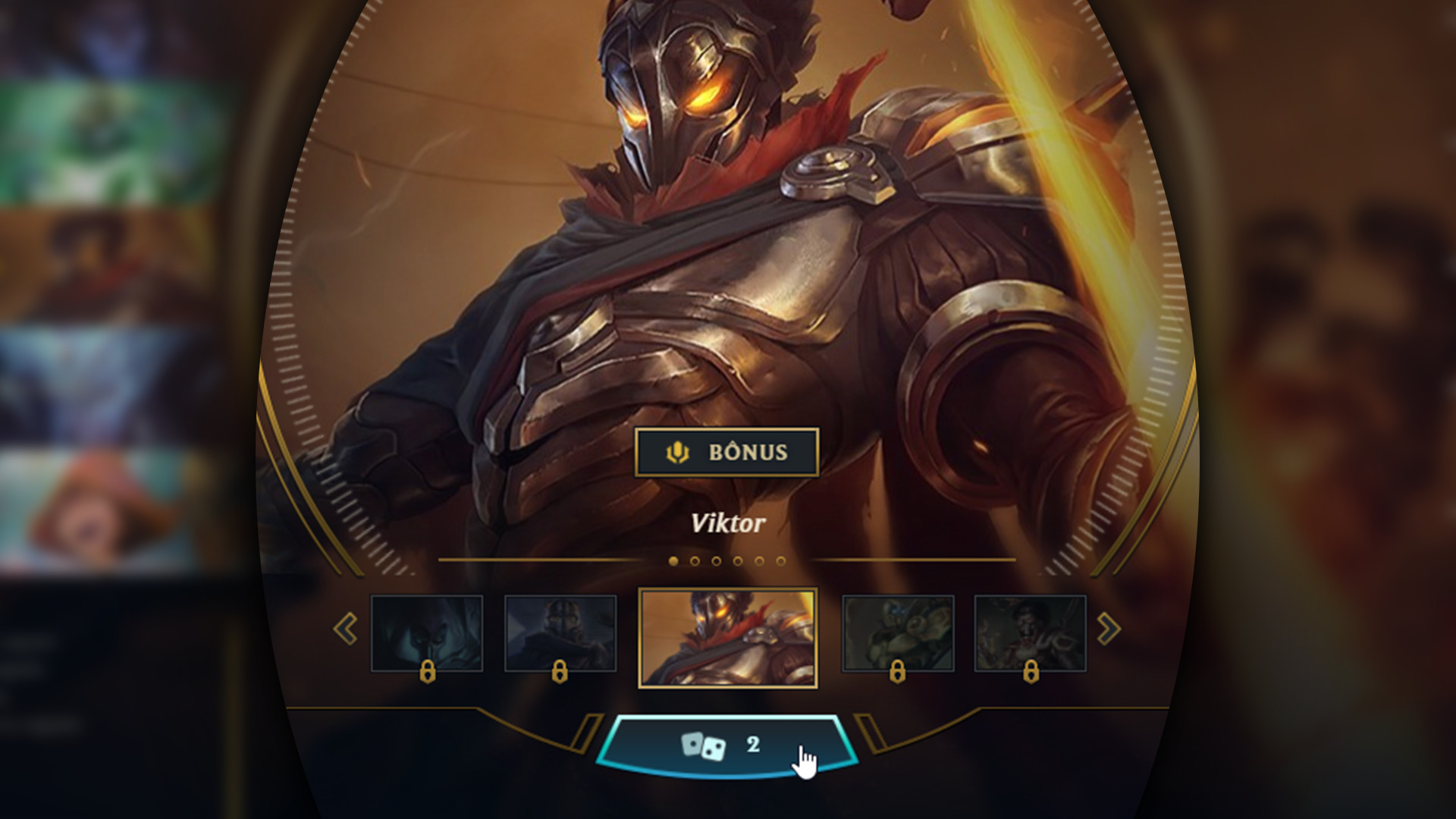Click the left carousel chevron arrow
This screenshot has width=1456, height=819.
[347, 629]
